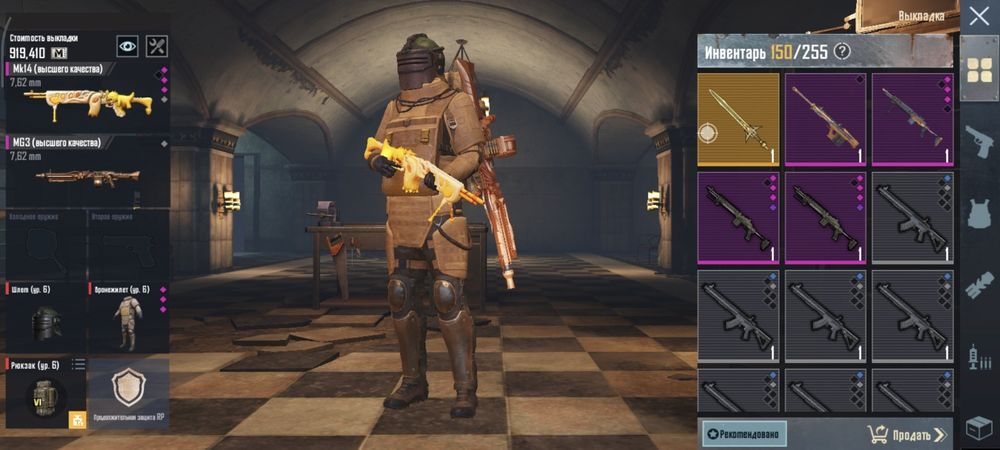Select the golden sword inventory item

click(738, 119)
